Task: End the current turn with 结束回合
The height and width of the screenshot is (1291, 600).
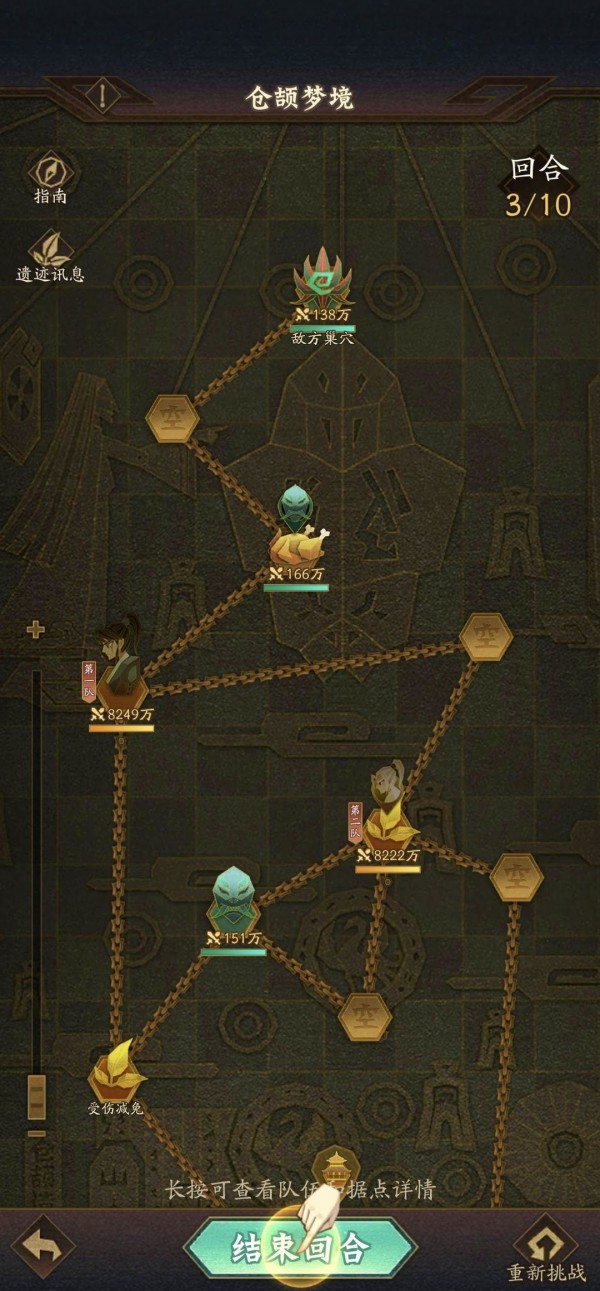Action: pyautogui.click(x=300, y=1248)
